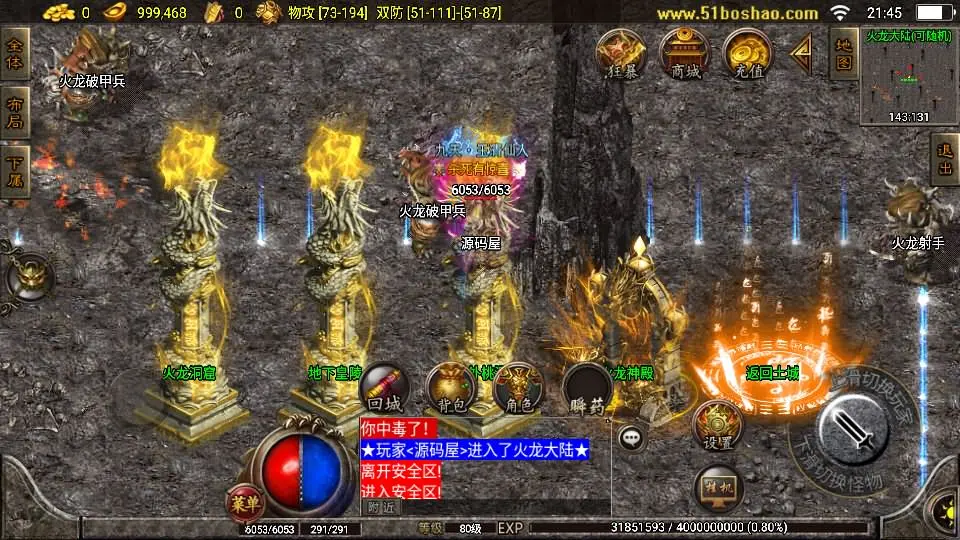Tap the 挂机 auto-play monitor icon
Screen dimensions: 960x540
click(718, 488)
